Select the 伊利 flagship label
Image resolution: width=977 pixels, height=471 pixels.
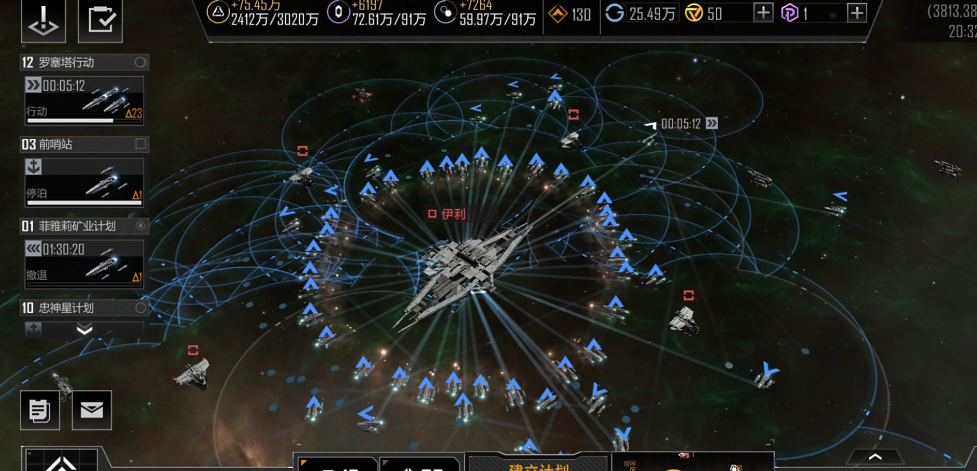[x=447, y=214]
